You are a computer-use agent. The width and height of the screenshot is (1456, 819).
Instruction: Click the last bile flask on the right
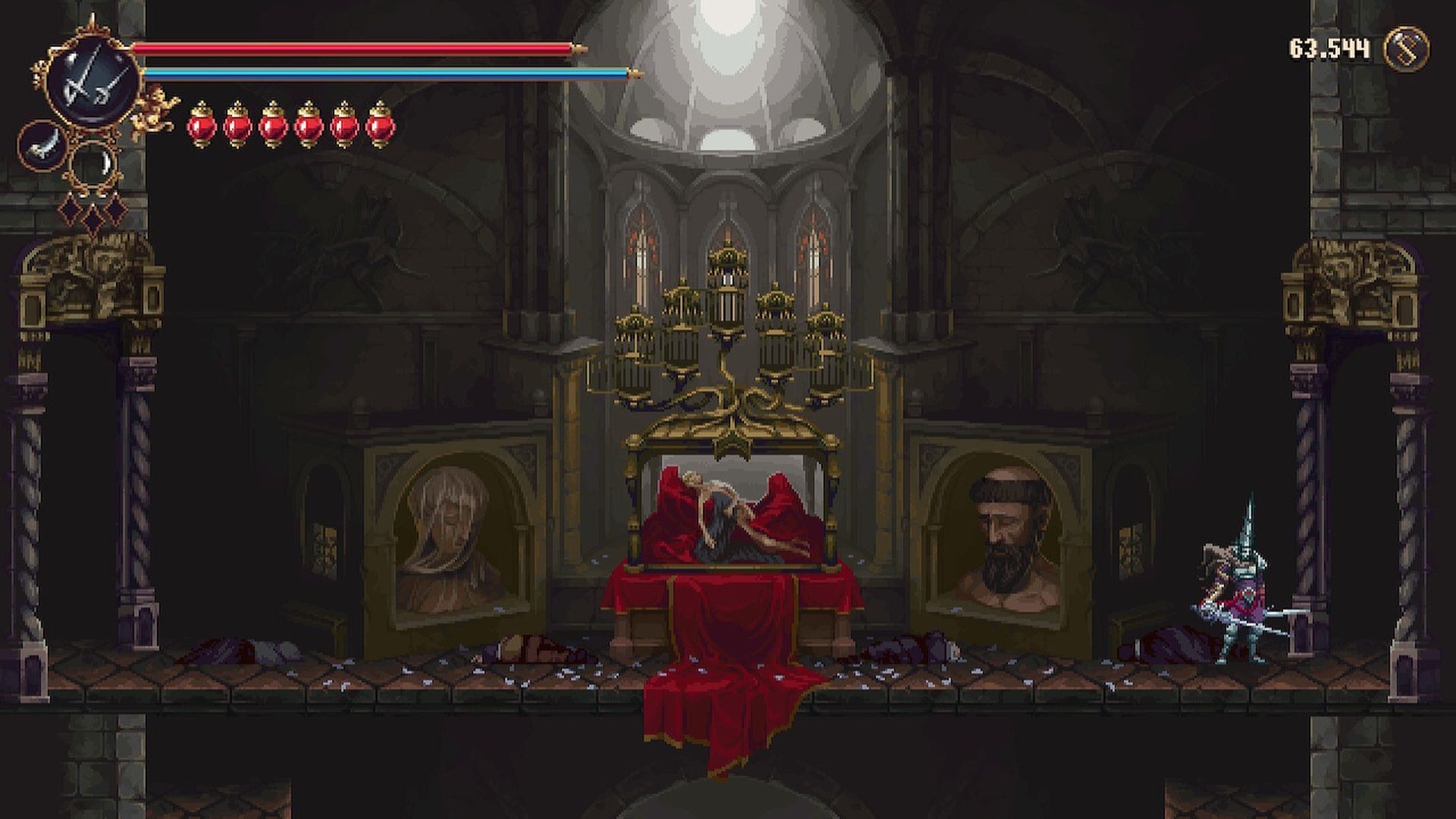click(379, 126)
